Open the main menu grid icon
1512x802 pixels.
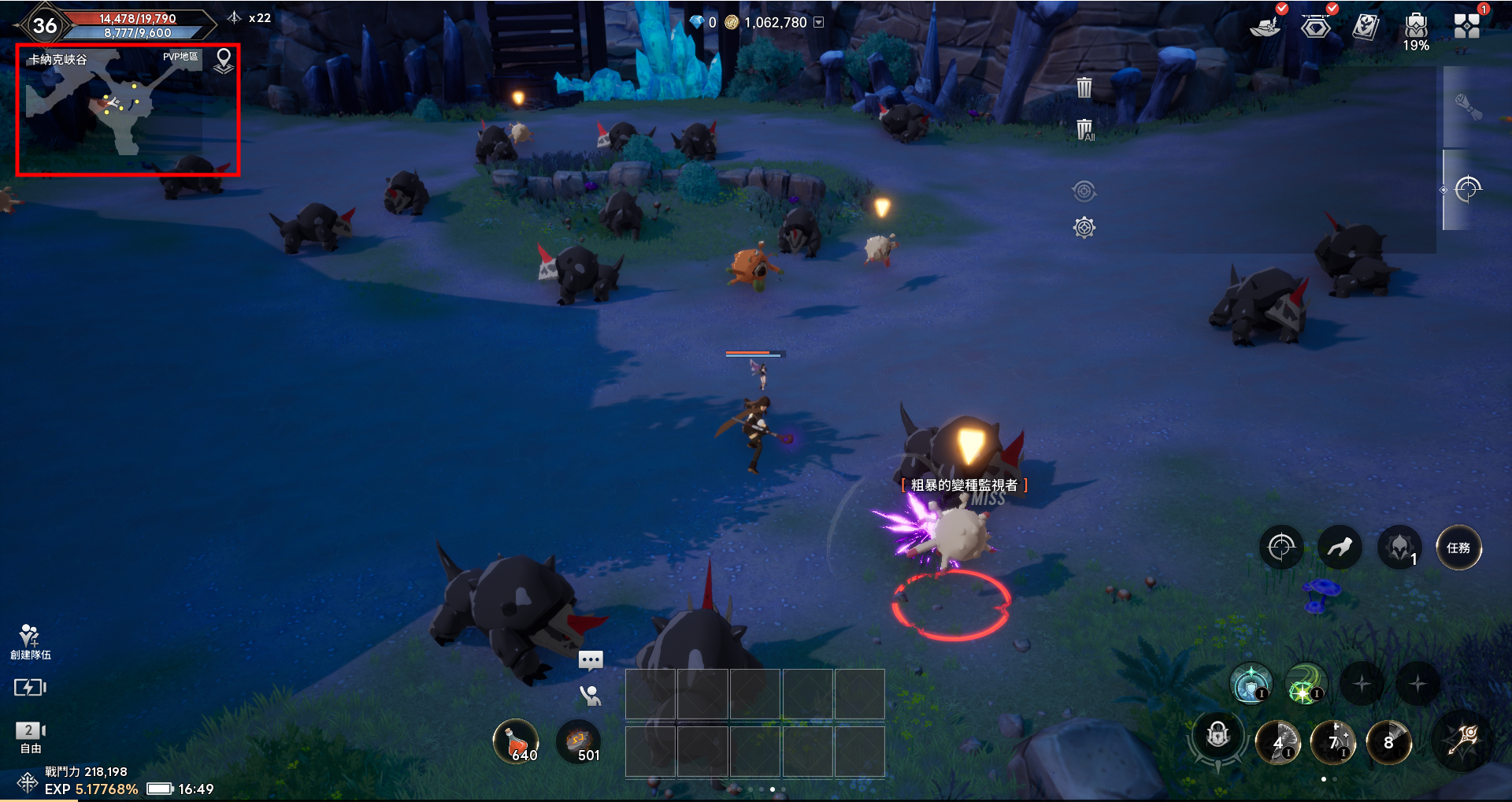coord(1466,25)
